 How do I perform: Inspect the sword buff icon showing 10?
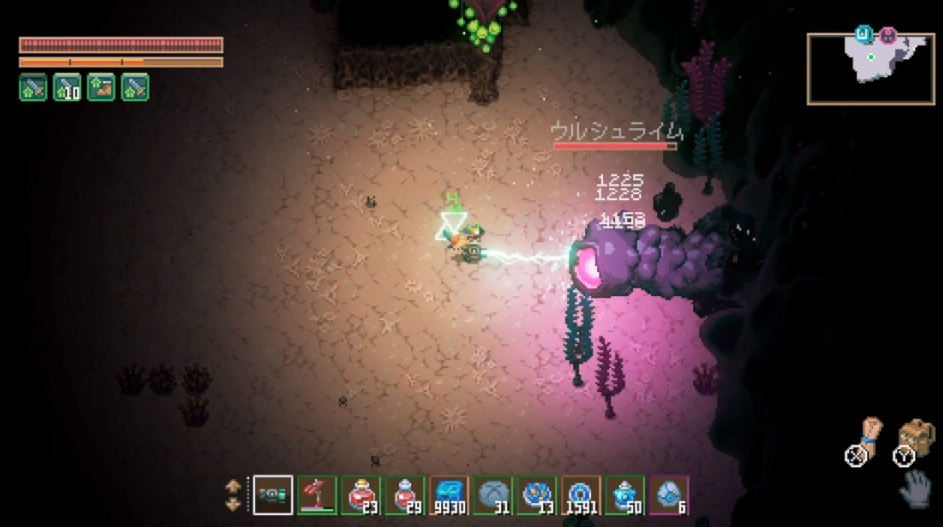coord(67,87)
